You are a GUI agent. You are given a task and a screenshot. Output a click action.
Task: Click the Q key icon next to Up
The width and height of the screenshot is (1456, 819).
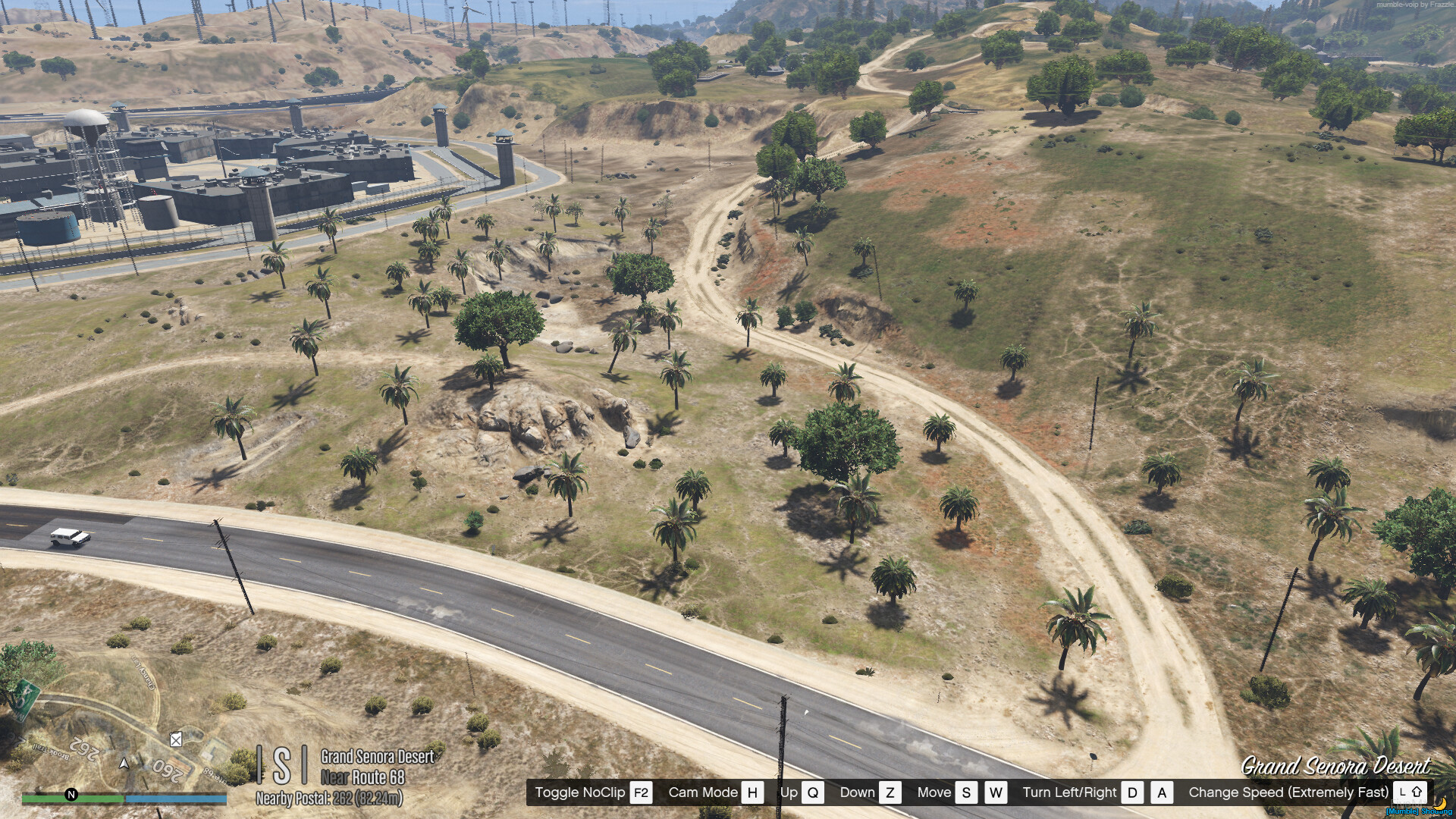[813, 792]
